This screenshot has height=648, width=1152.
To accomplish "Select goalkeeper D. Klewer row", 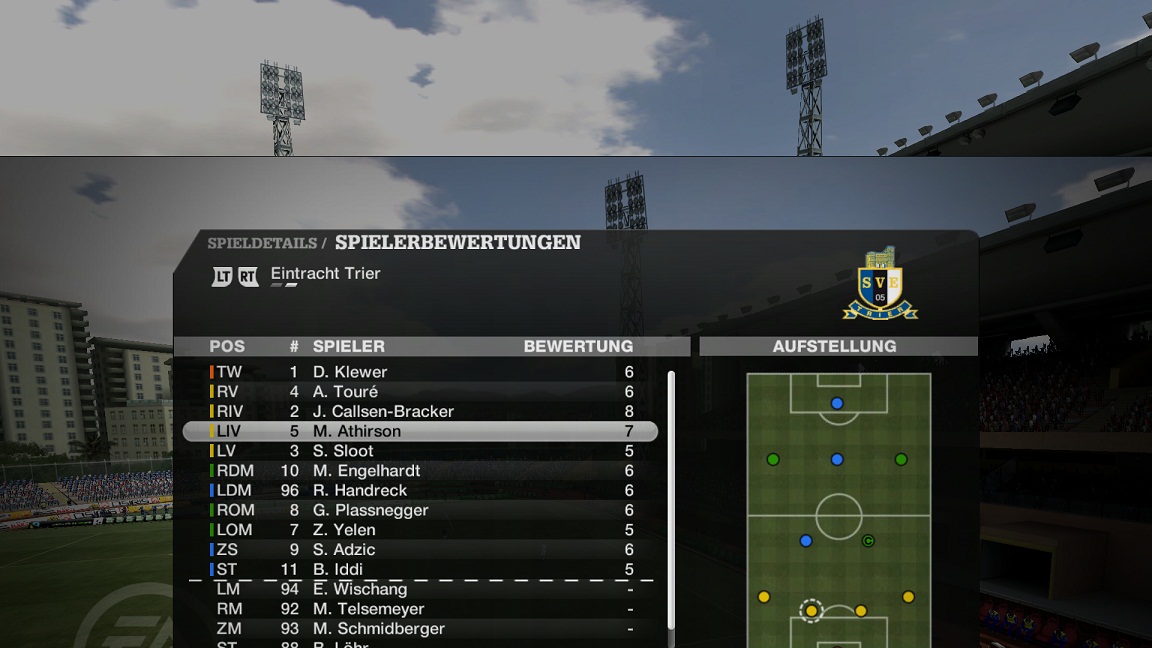I will pos(420,372).
